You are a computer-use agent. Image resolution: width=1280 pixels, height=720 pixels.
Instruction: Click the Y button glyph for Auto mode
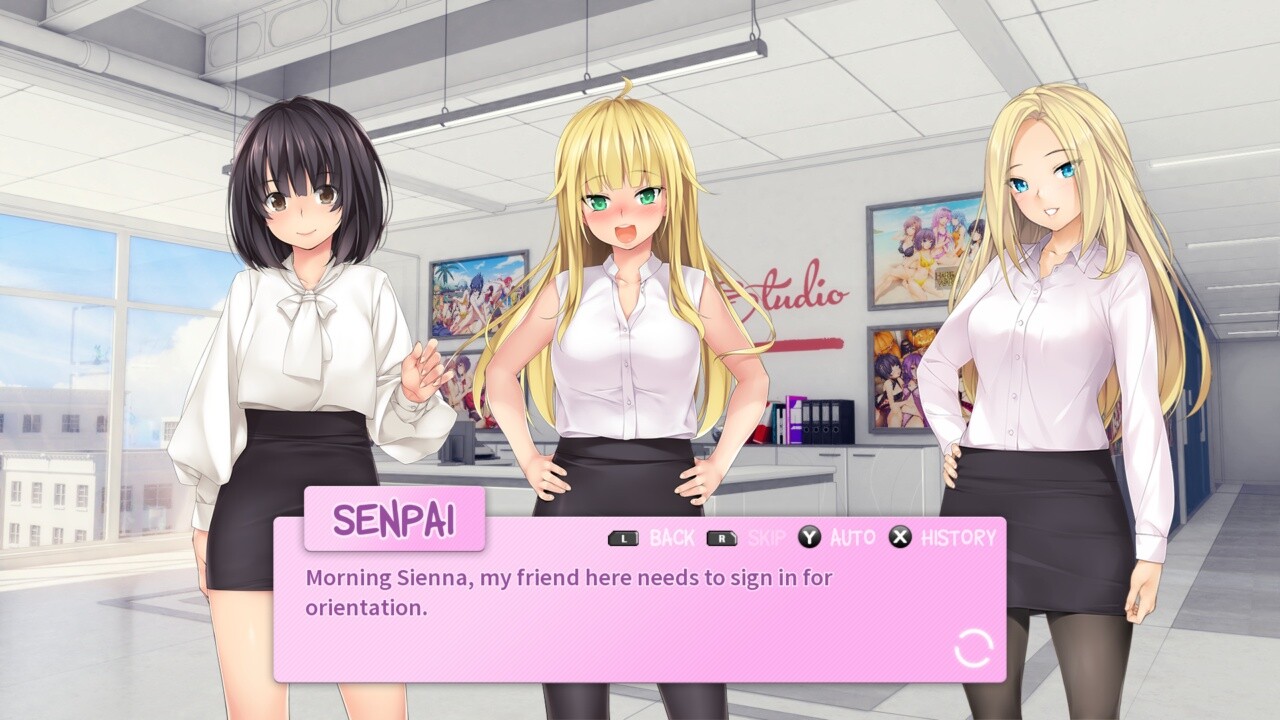pyautogui.click(x=808, y=537)
